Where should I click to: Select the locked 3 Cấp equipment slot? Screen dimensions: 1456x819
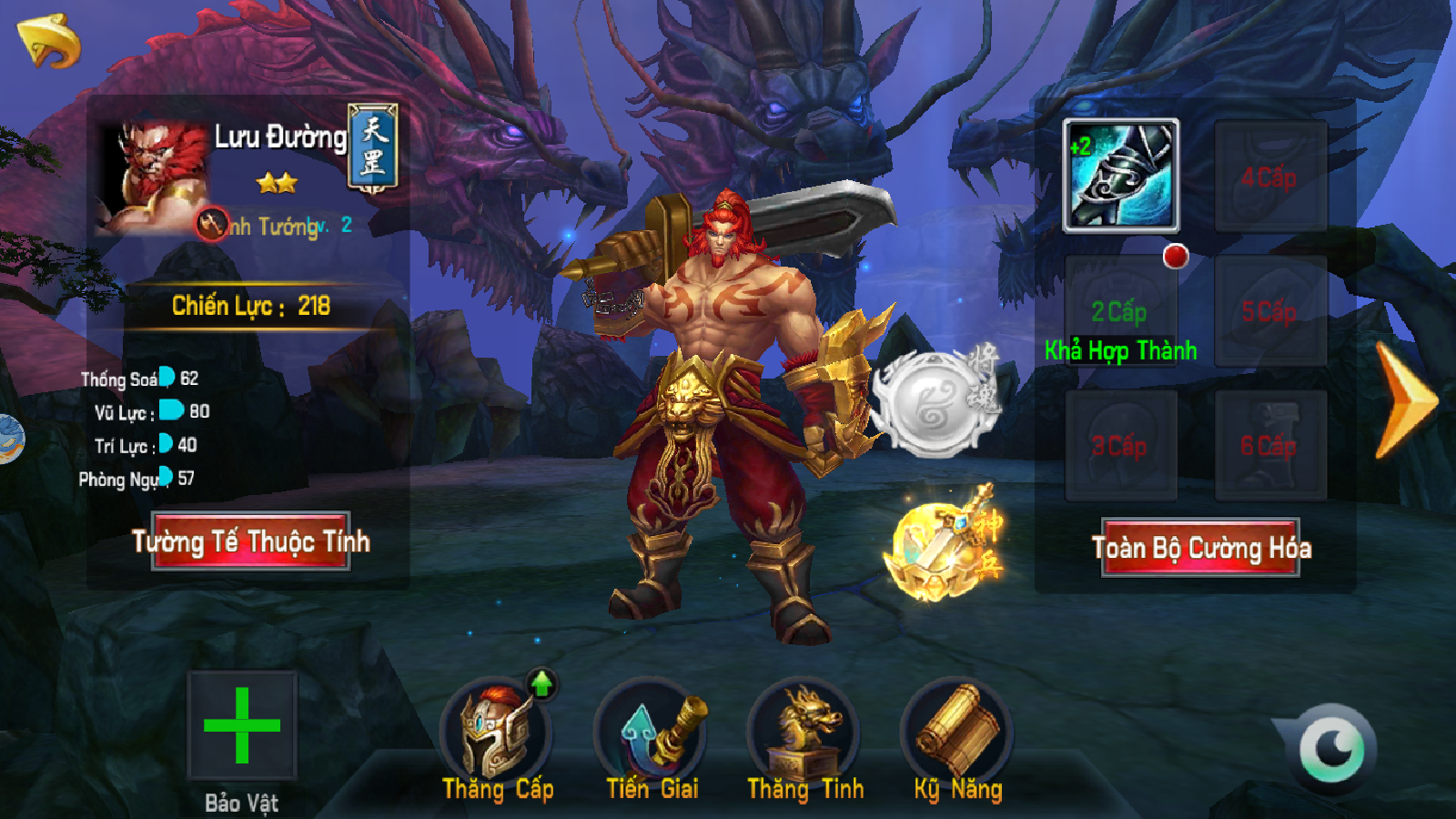[1121, 446]
